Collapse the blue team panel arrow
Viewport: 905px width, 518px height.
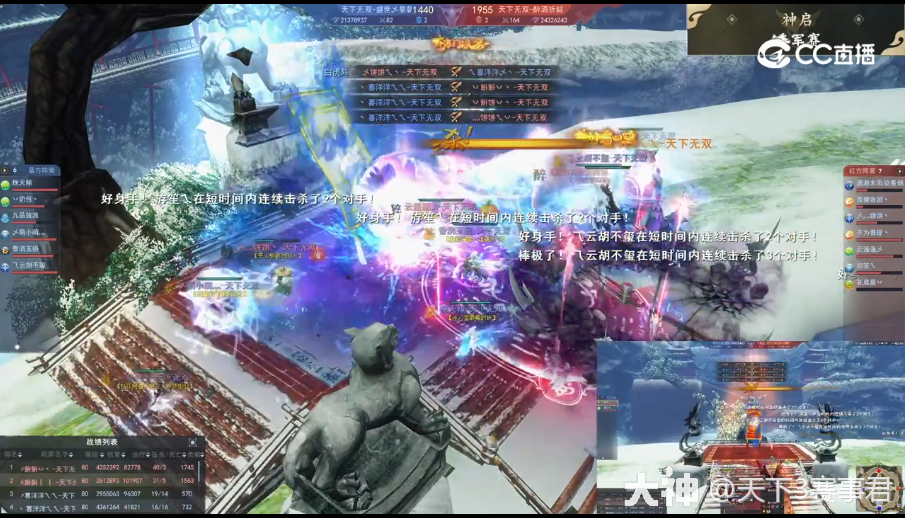tap(5, 171)
